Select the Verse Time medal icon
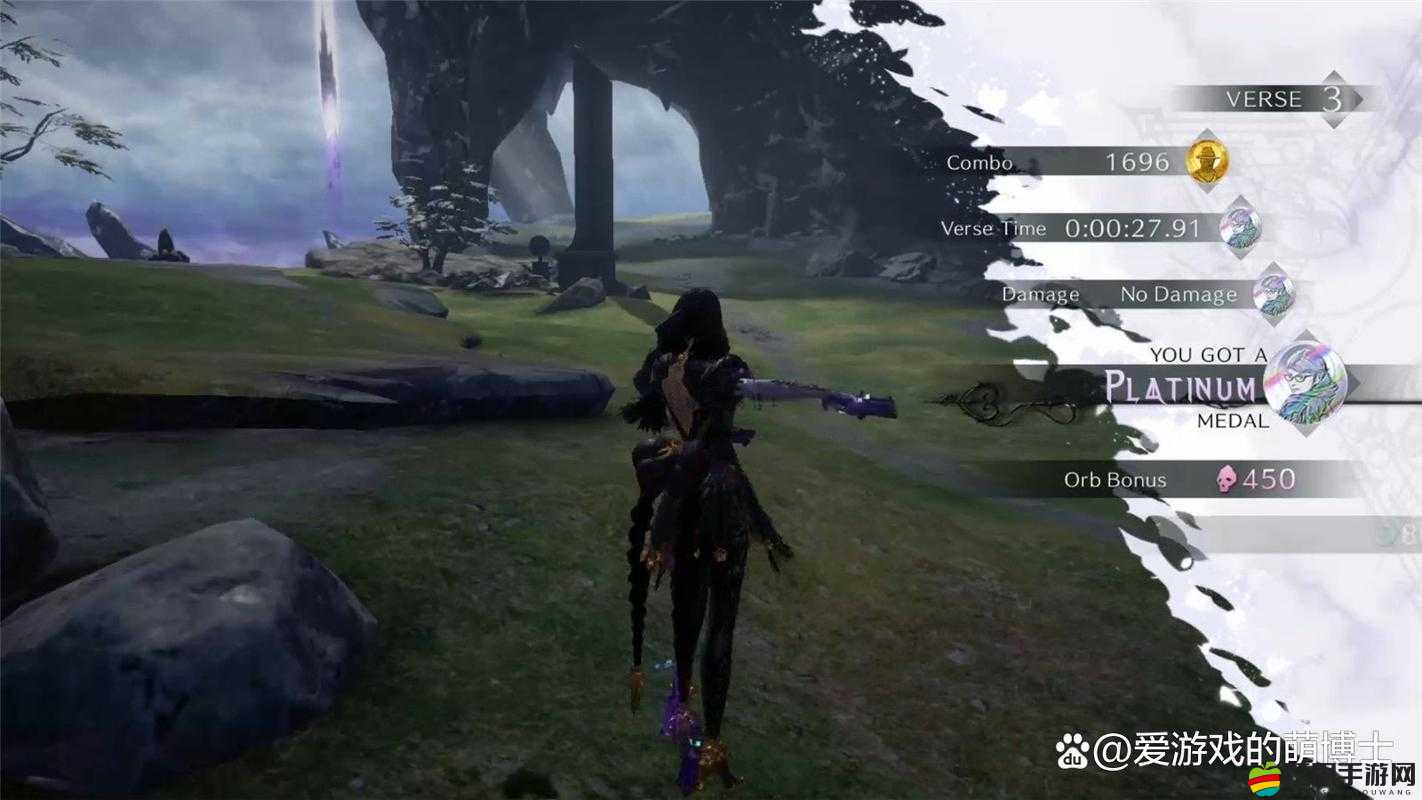The image size is (1422, 800). pyautogui.click(x=1240, y=228)
